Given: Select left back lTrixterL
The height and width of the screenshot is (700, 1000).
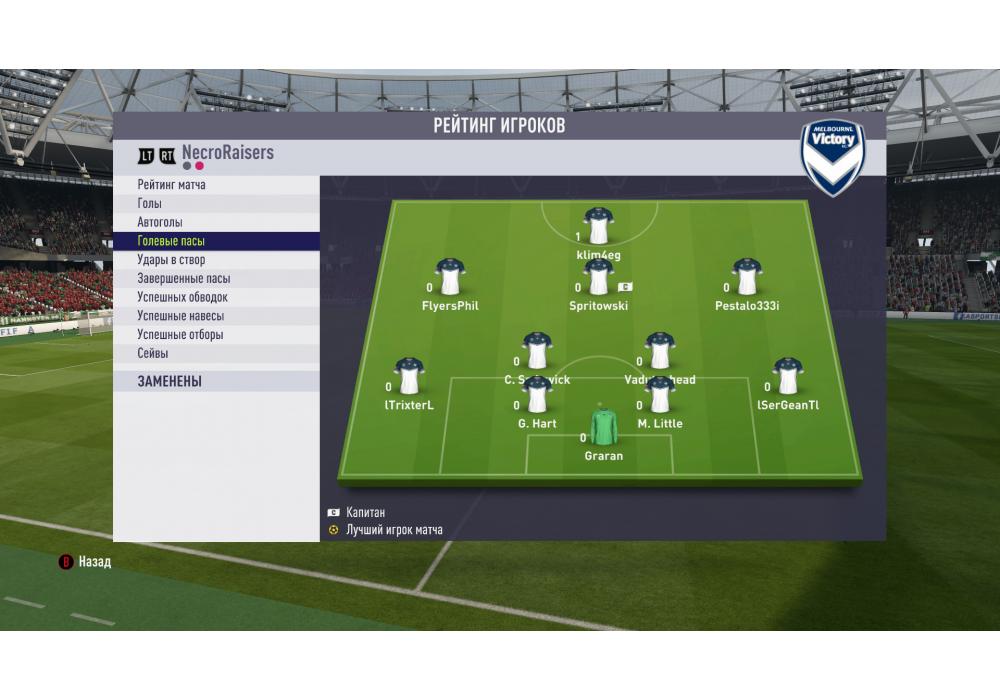Looking at the screenshot, I should (x=409, y=377).
